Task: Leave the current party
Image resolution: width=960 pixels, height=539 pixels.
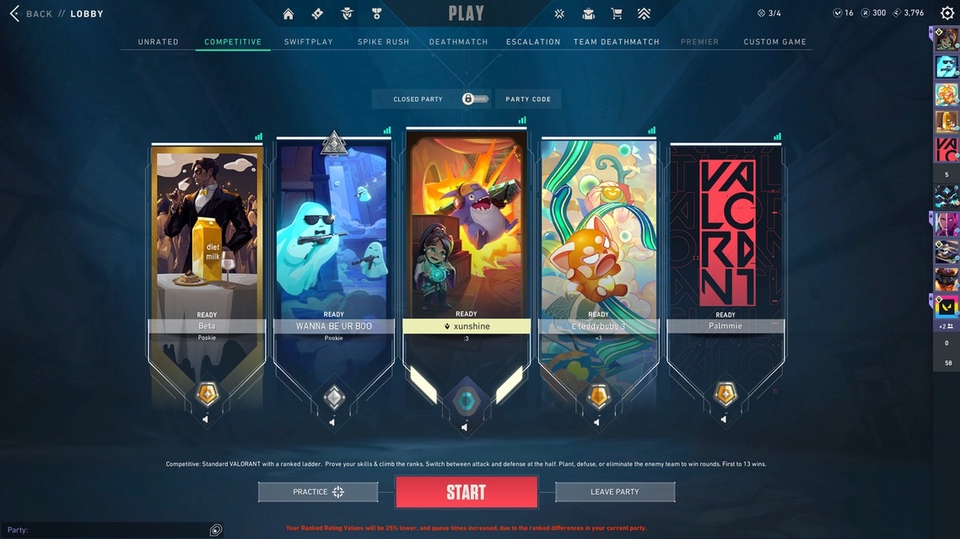Action: tap(614, 492)
